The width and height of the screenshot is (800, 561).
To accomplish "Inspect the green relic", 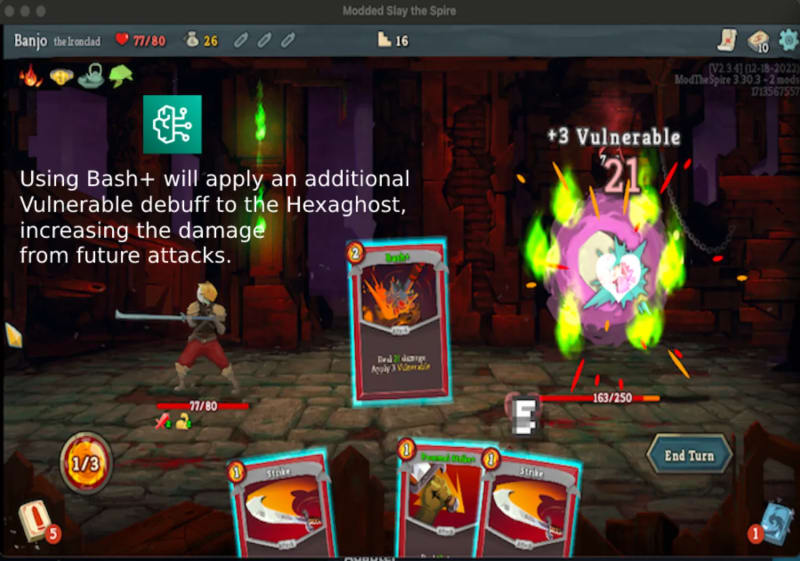I will [x=121, y=76].
